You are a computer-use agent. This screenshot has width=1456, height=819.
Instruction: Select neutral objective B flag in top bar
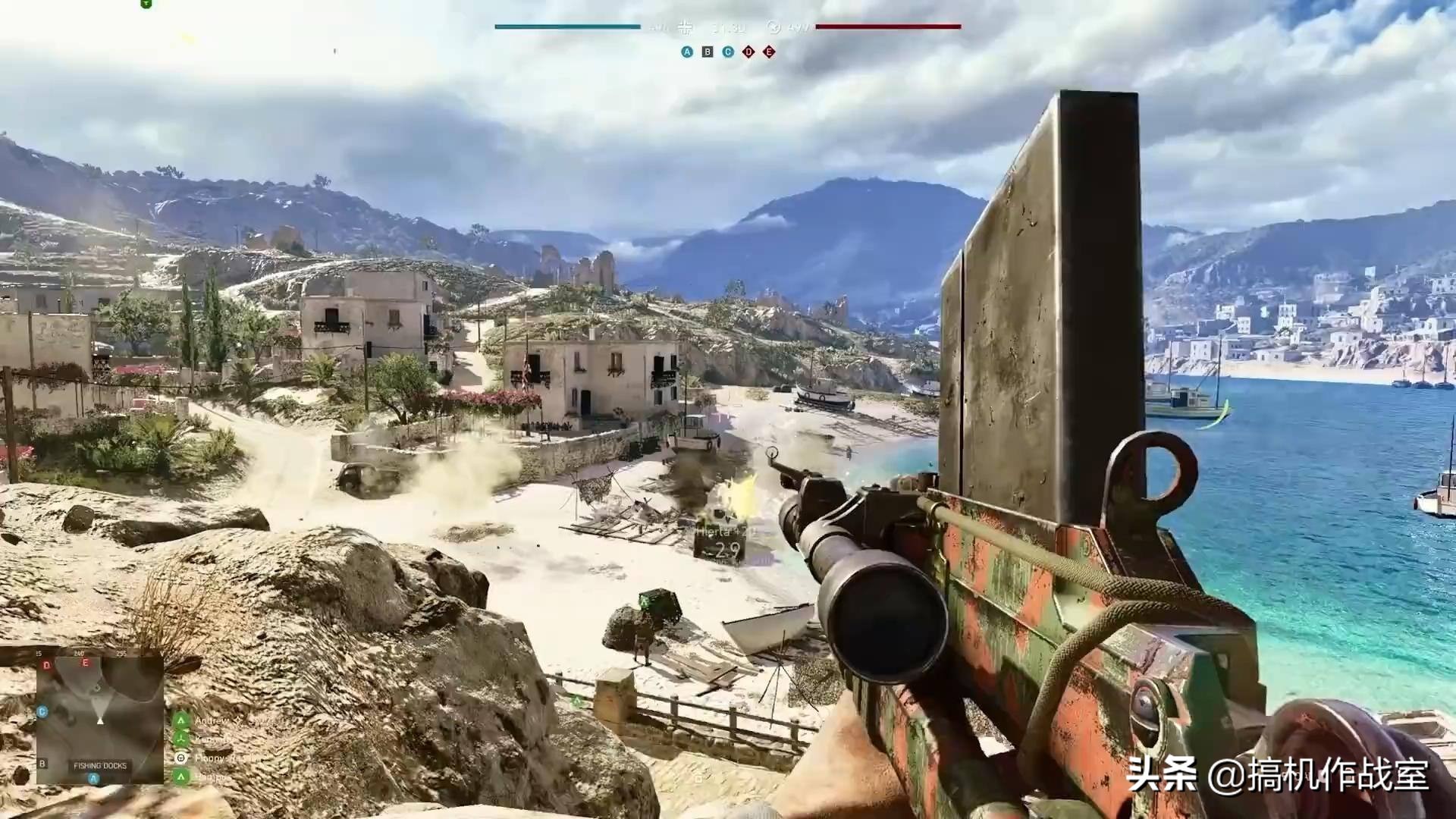pos(708,52)
